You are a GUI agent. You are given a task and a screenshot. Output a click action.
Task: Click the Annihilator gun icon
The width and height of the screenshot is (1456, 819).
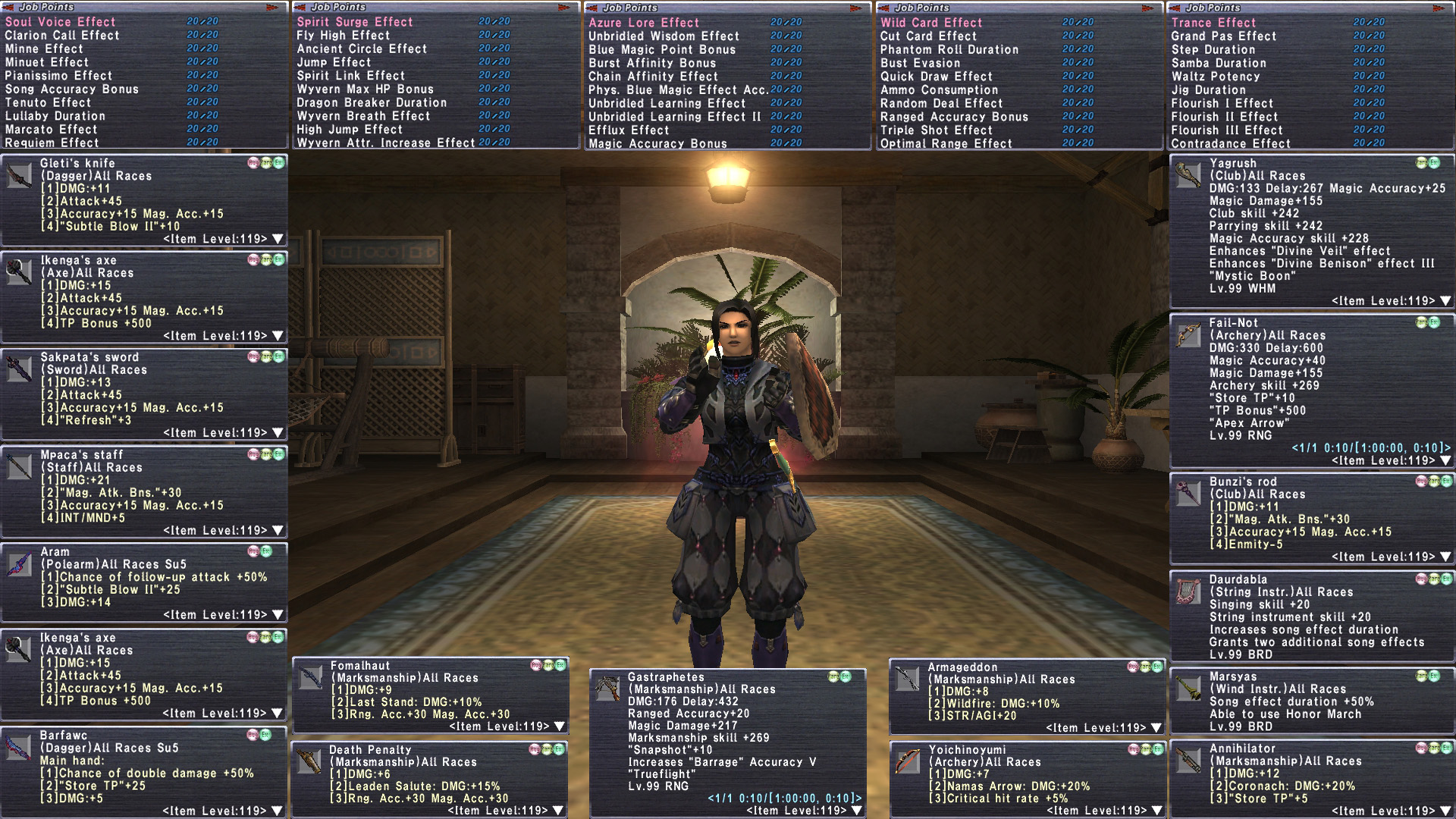[1188, 761]
